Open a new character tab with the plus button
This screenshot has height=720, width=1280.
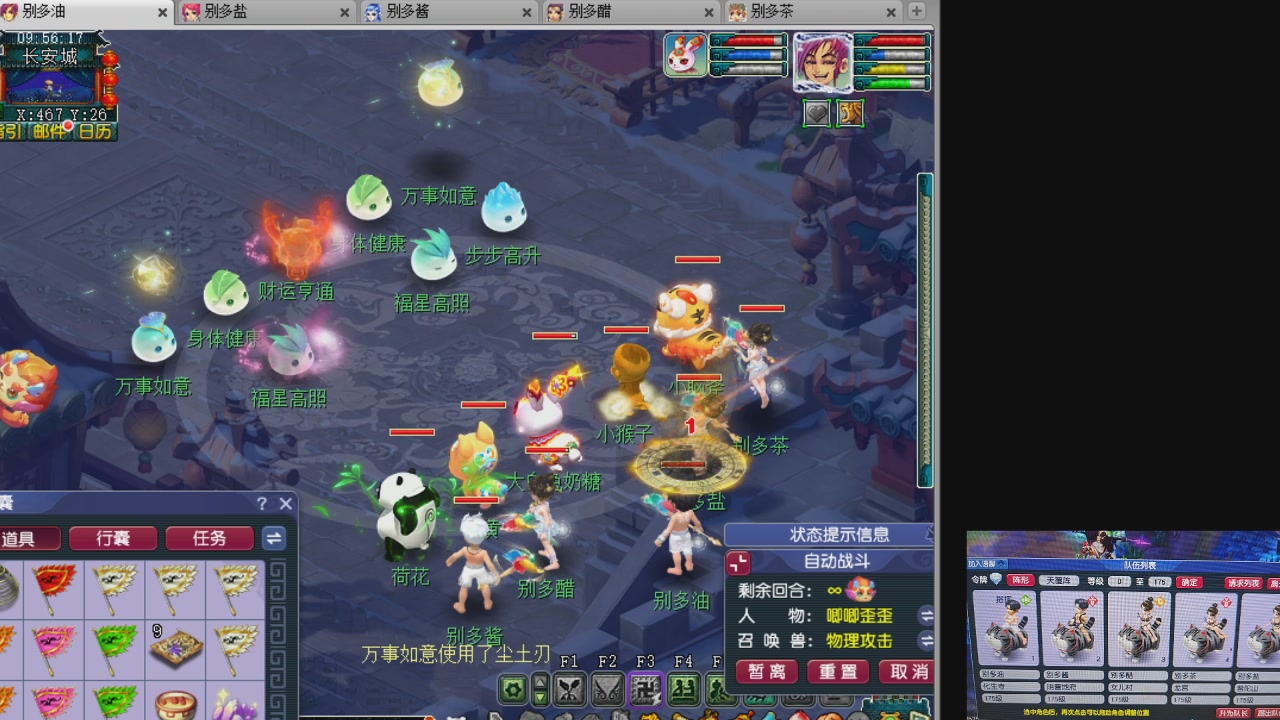917,13
